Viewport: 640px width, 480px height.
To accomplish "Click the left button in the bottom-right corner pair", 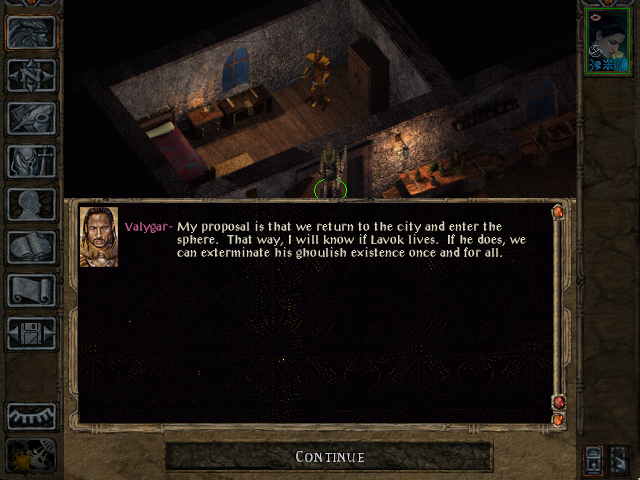I will click(x=594, y=459).
